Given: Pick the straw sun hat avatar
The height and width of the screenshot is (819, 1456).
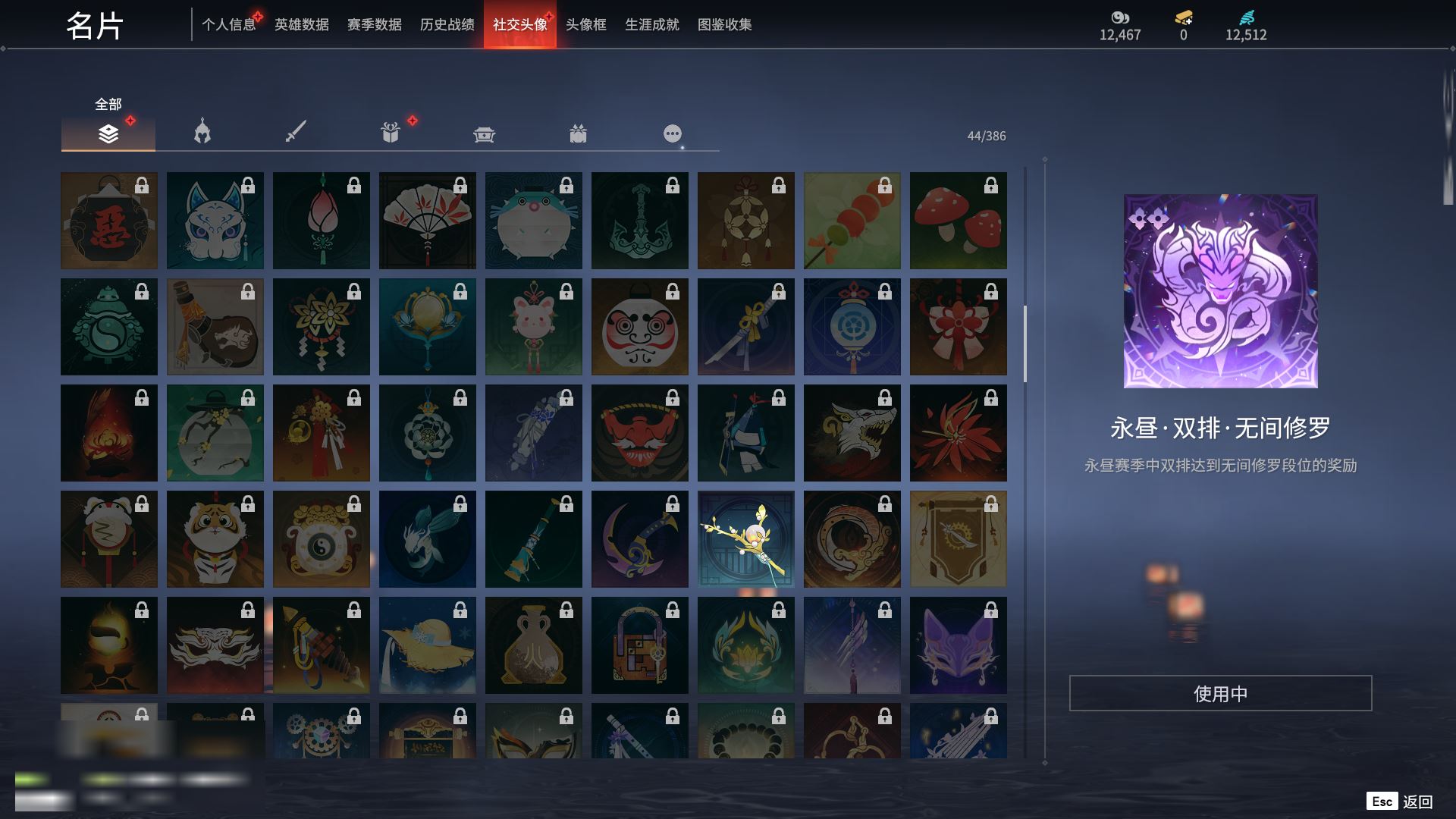Looking at the screenshot, I should click(427, 645).
